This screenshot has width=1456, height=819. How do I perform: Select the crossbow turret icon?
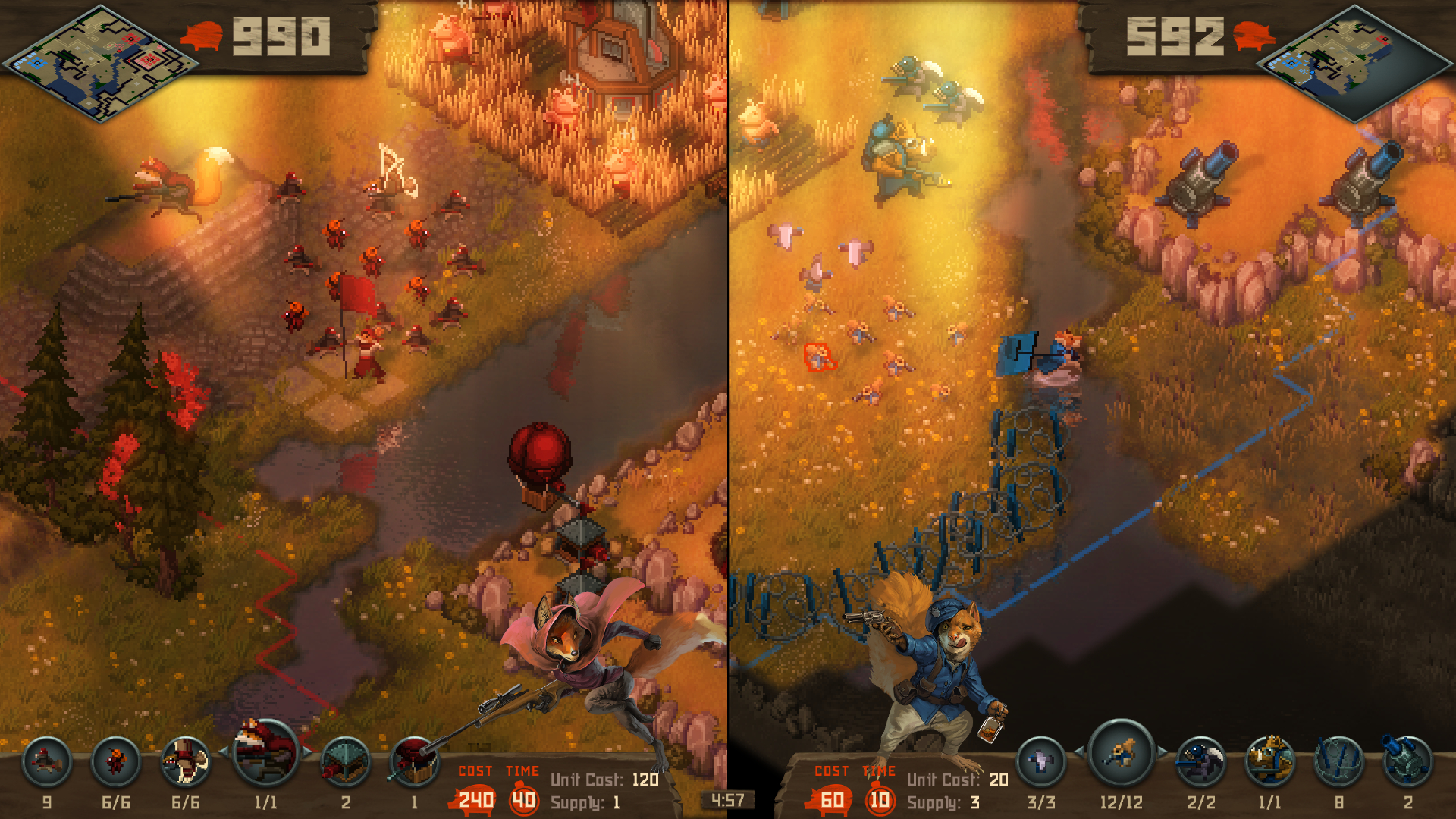pyautogui.click(x=344, y=762)
